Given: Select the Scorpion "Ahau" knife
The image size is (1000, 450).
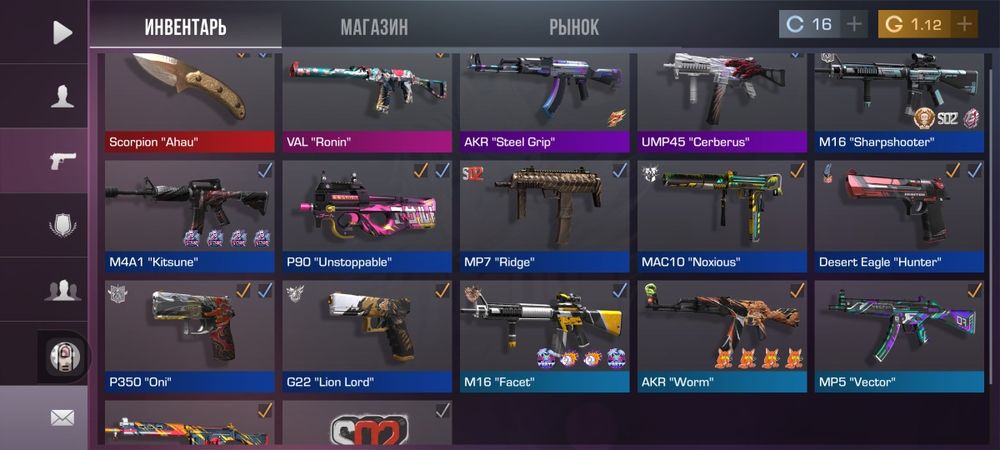Looking at the screenshot, I should click(x=189, y=100).
